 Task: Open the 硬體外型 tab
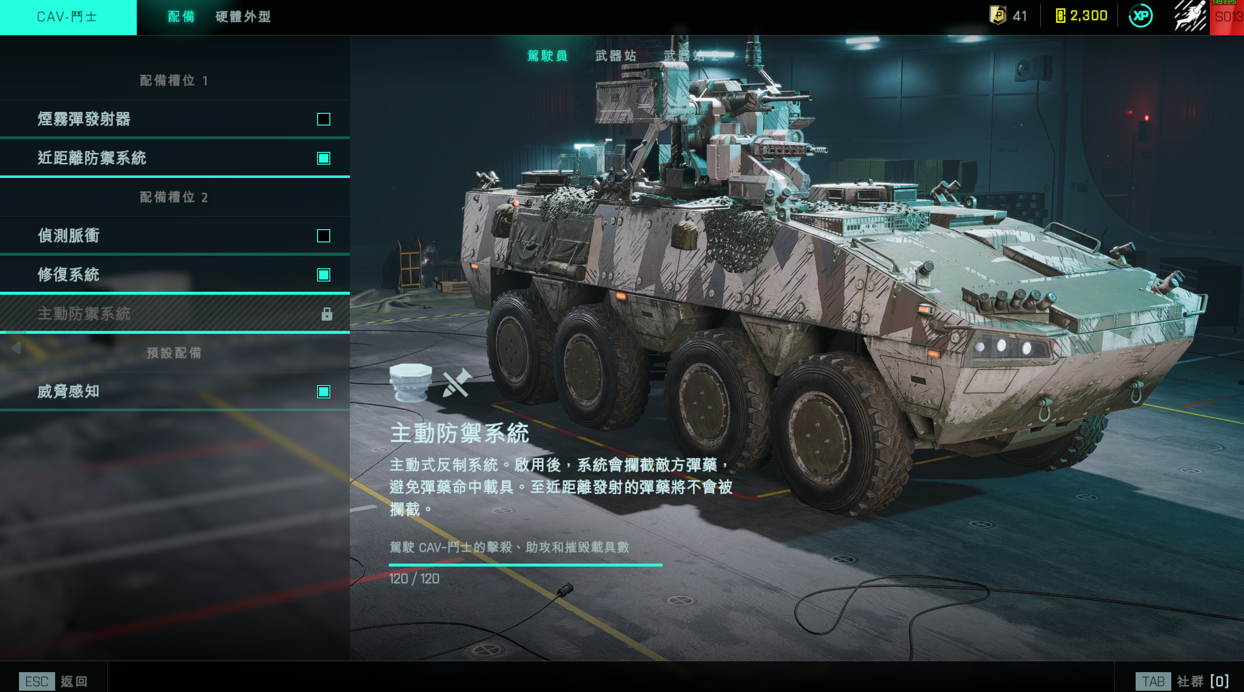(x=243, y=17)
